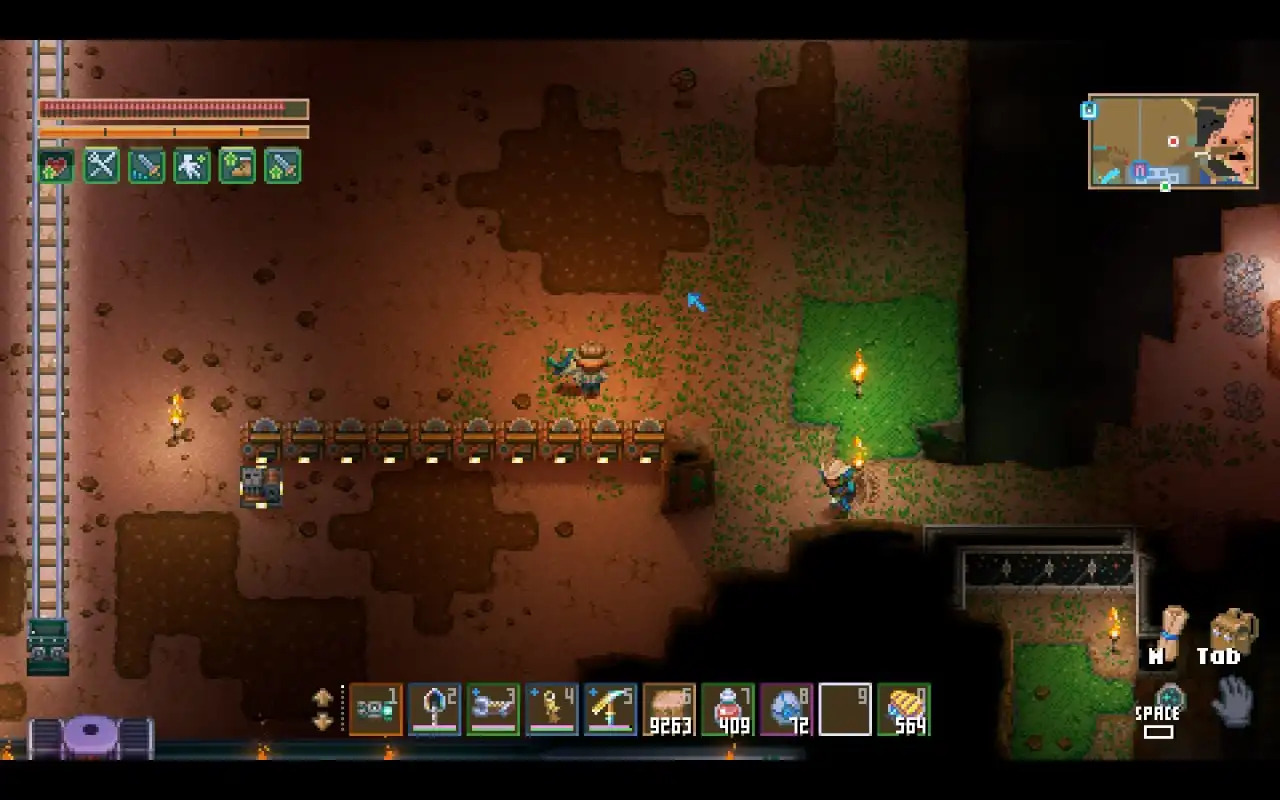Click the grey hand interact icon
Viewport: 1280px width, 800px height.
[x=1231, y=700]
